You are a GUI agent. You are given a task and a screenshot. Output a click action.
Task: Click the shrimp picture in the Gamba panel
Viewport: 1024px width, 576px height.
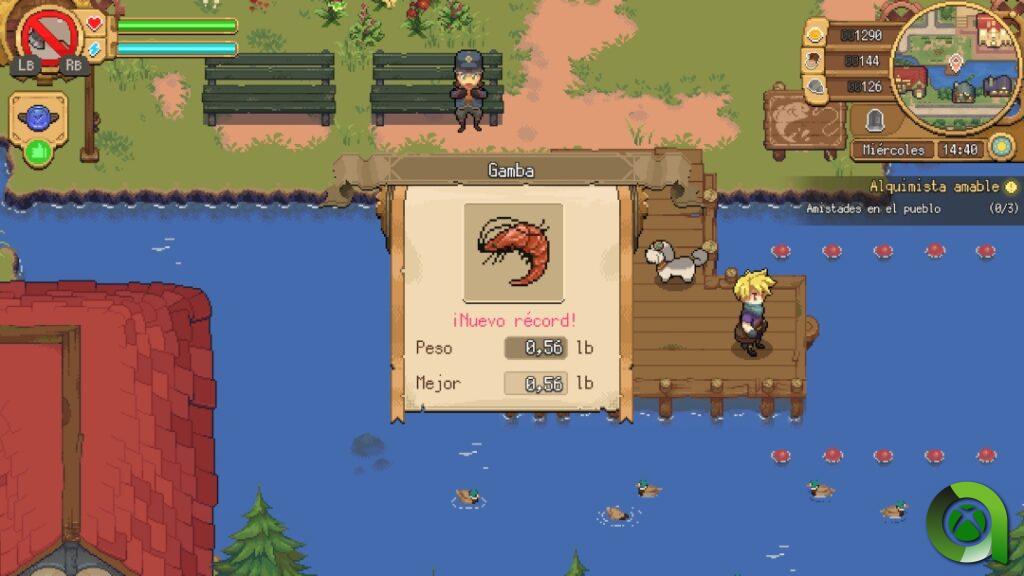point(513,252)
